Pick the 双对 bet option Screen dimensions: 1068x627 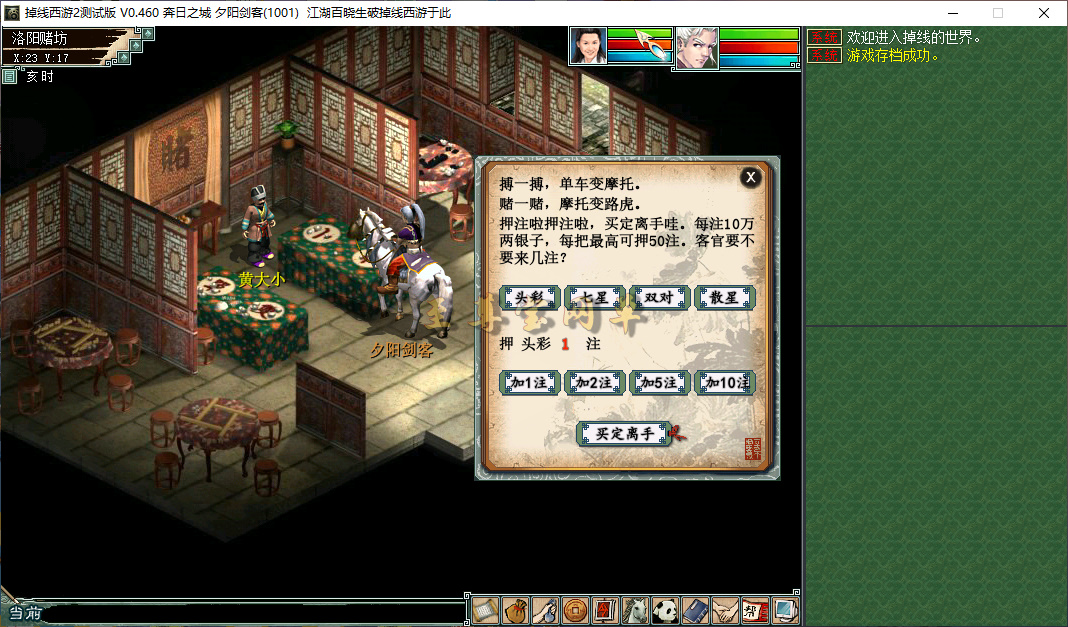(x=659, y=298)
